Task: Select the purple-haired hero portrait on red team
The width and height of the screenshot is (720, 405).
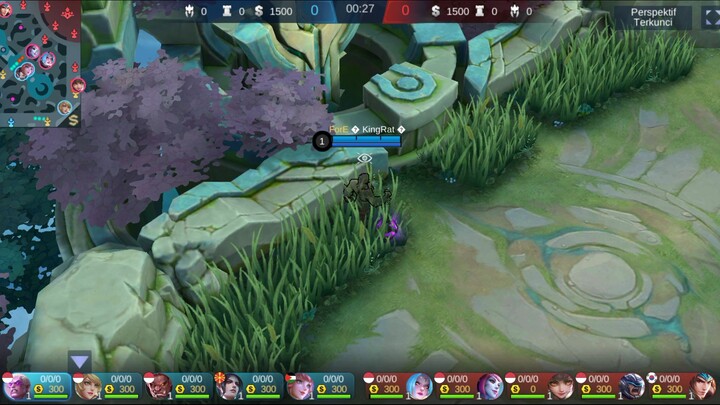Action: point(490,386)
